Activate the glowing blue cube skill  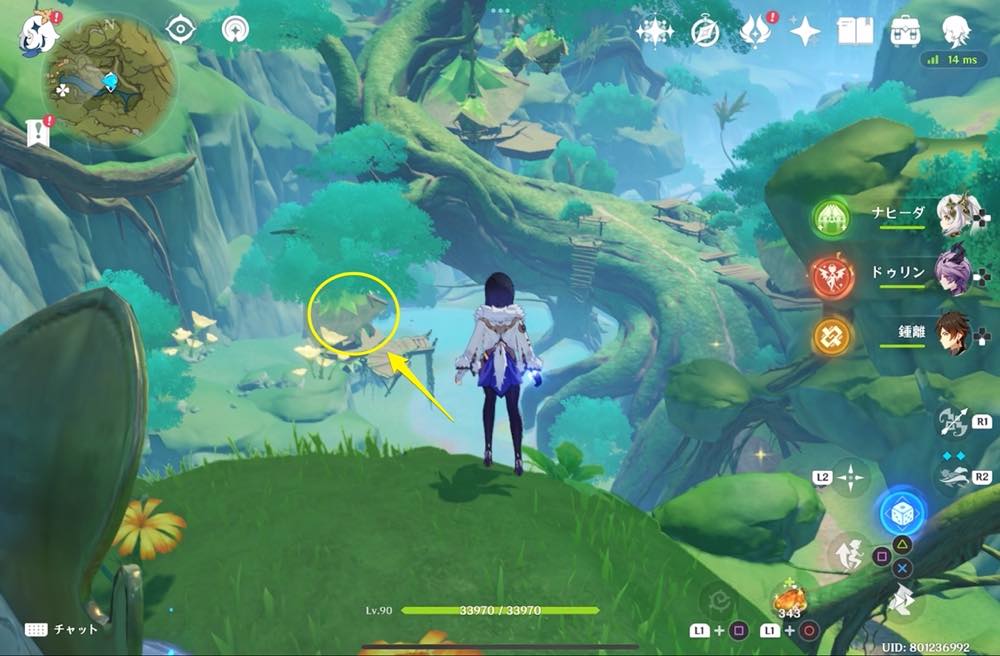pyautogui.click(x=901, y=514)
